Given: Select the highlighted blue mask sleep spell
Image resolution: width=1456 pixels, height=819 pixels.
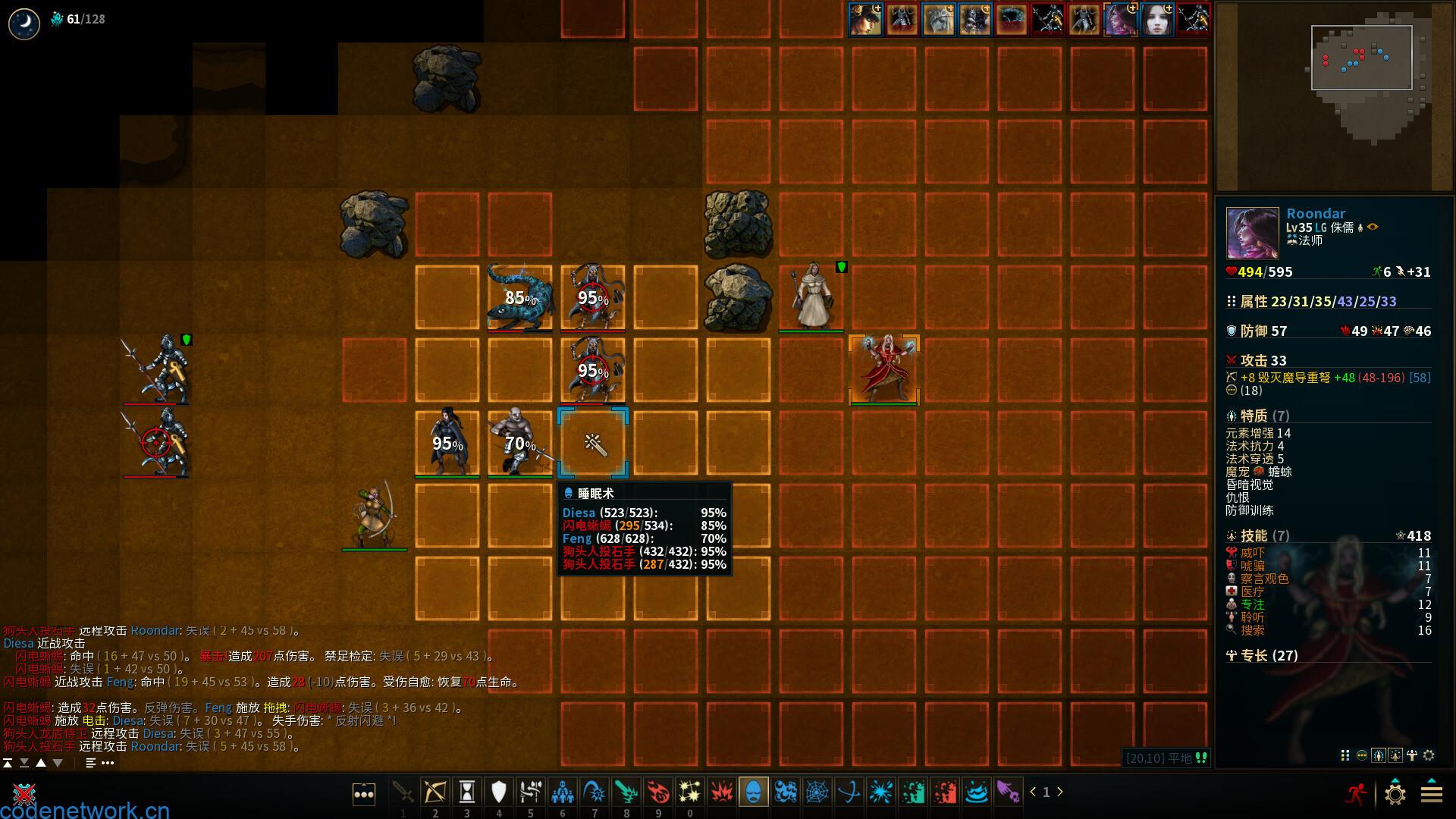Looking at the screenshot, I should (753, 792).
